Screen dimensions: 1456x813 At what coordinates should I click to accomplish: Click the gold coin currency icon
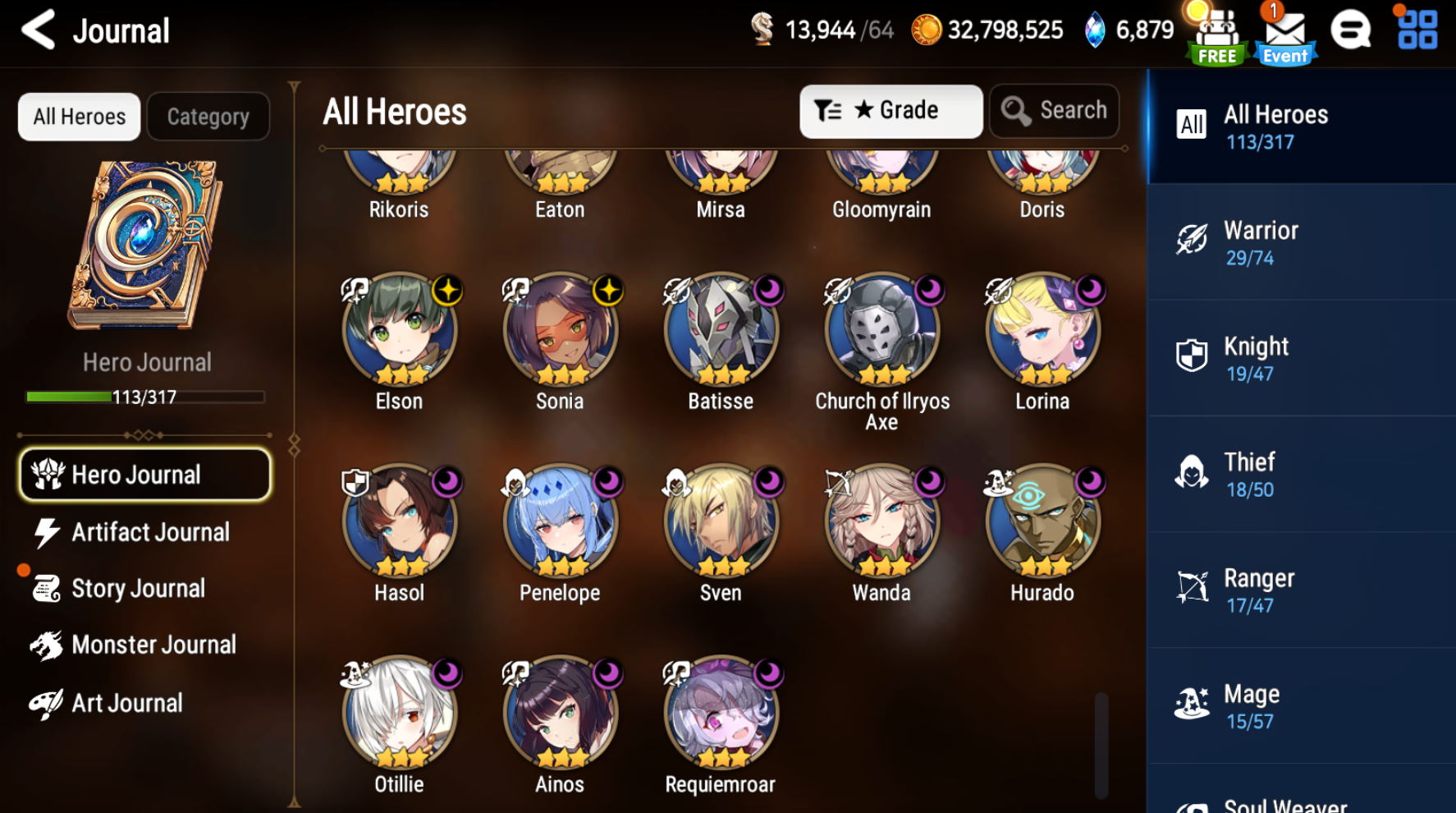tap(926, 30)
